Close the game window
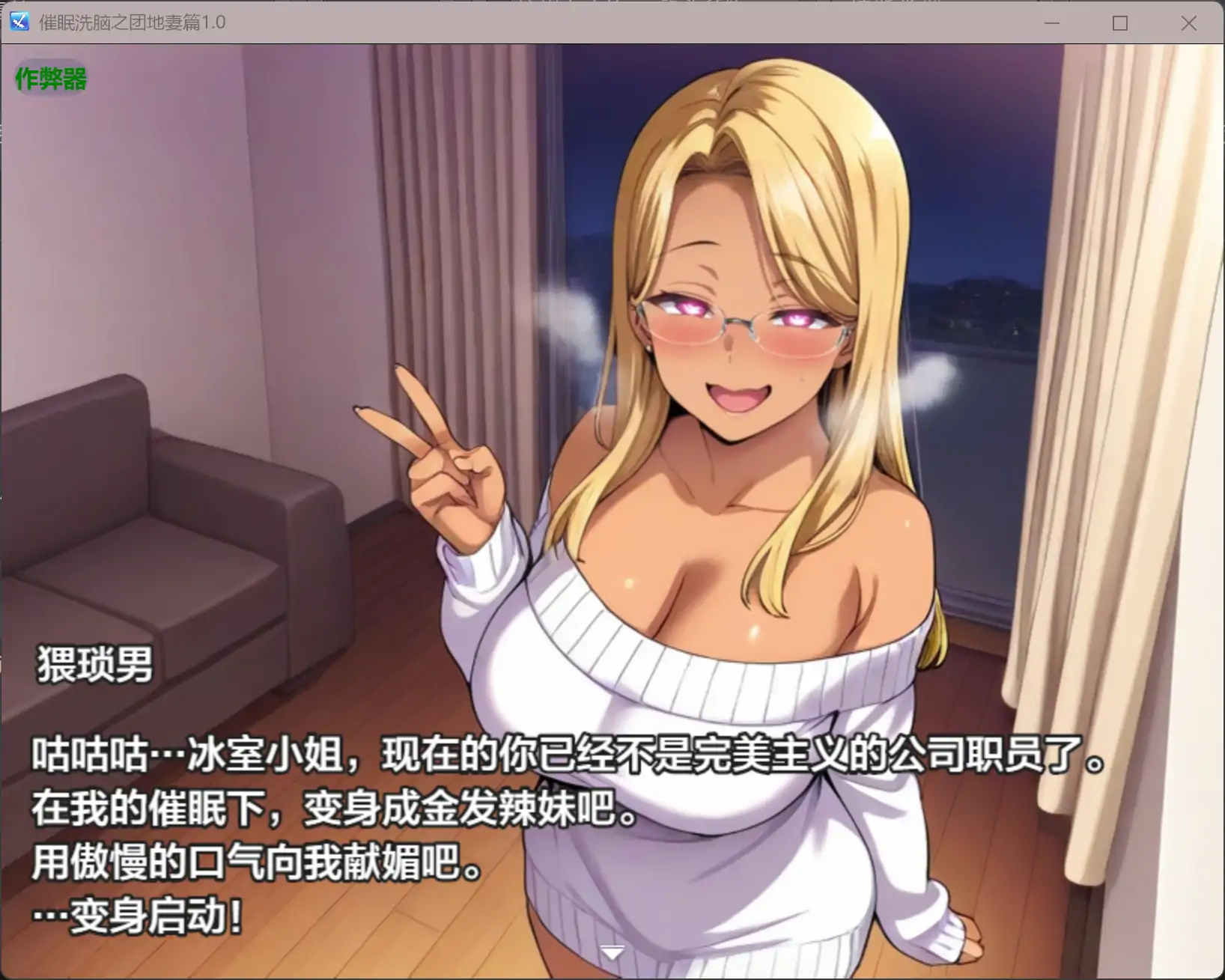 click(1188, 23)
